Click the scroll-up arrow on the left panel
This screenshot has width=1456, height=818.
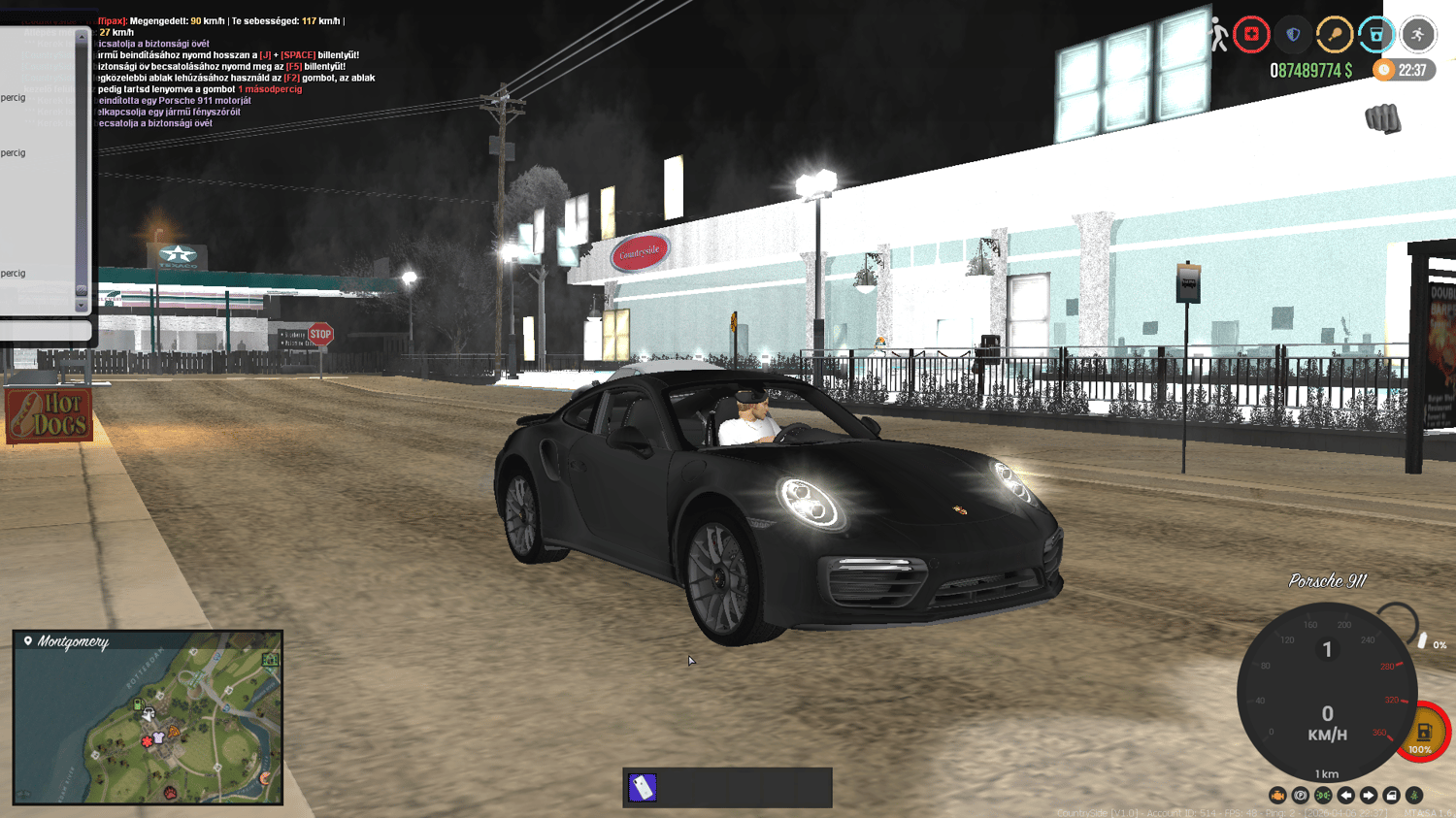[82, 37]
